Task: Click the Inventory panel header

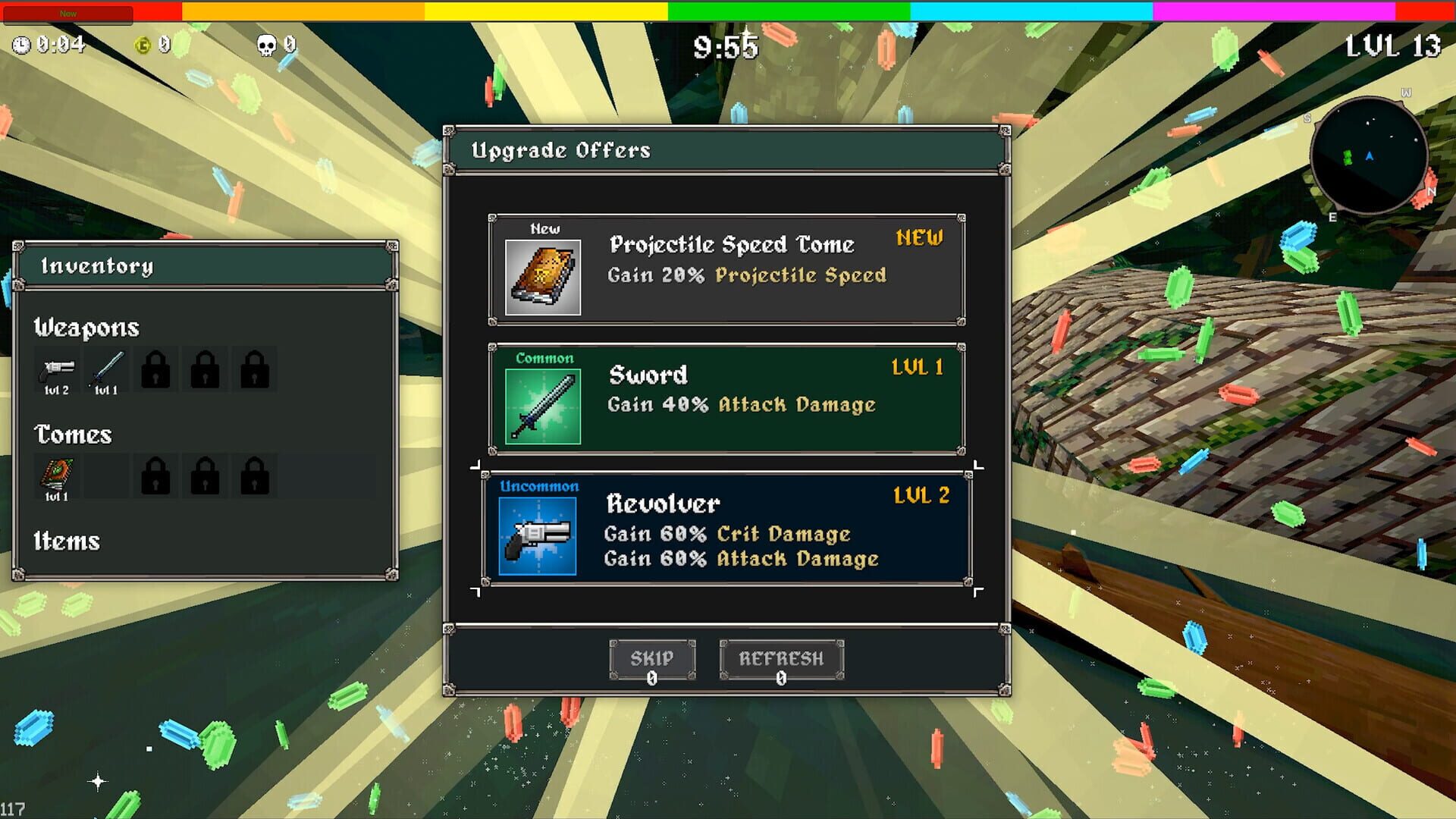Action: [x=99, y=266]
